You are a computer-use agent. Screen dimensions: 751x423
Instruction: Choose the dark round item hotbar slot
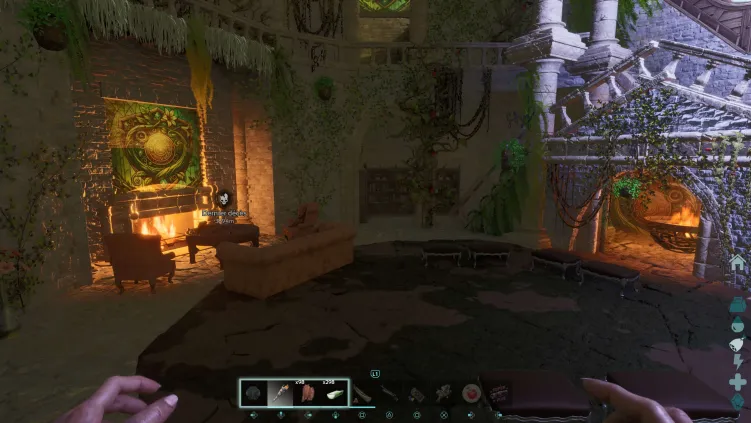coord(253,392)
